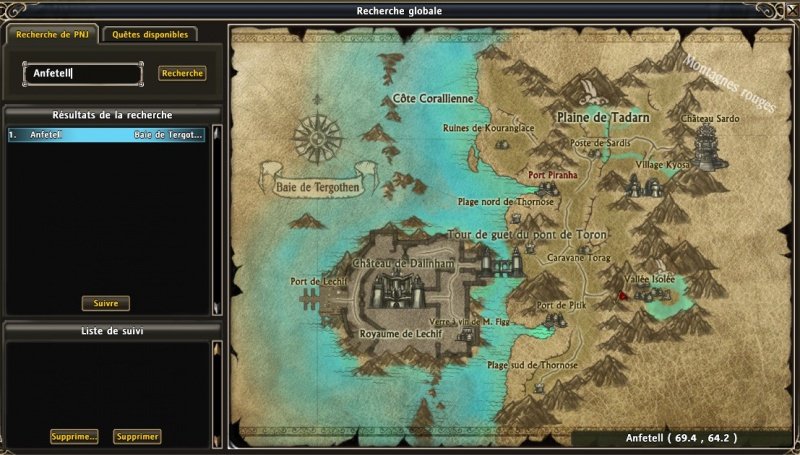Screen dimensions: 800x455
Task: Pick Château Sardo on the map
Action: 710,118
